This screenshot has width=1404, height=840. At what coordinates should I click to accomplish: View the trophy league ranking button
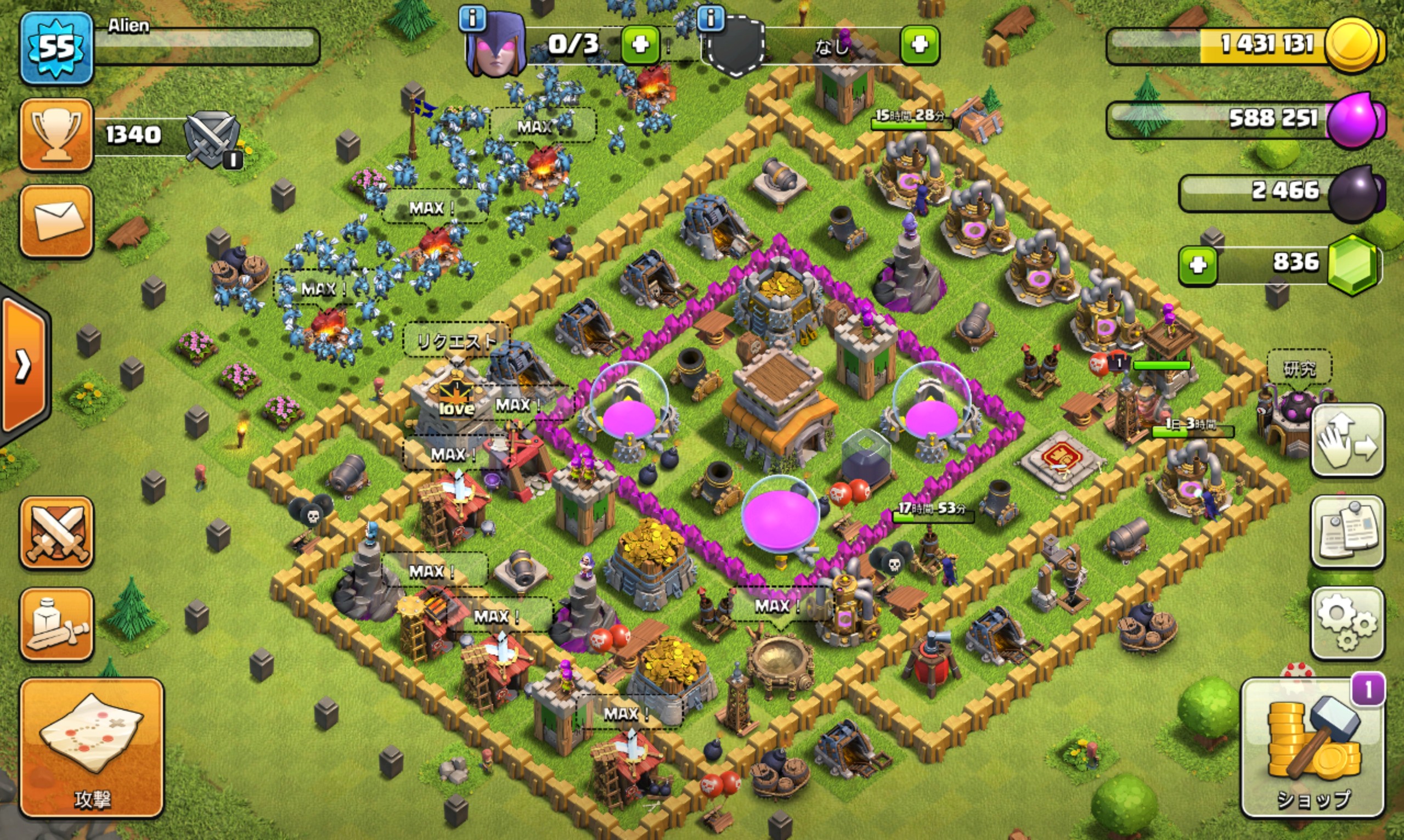56,134
